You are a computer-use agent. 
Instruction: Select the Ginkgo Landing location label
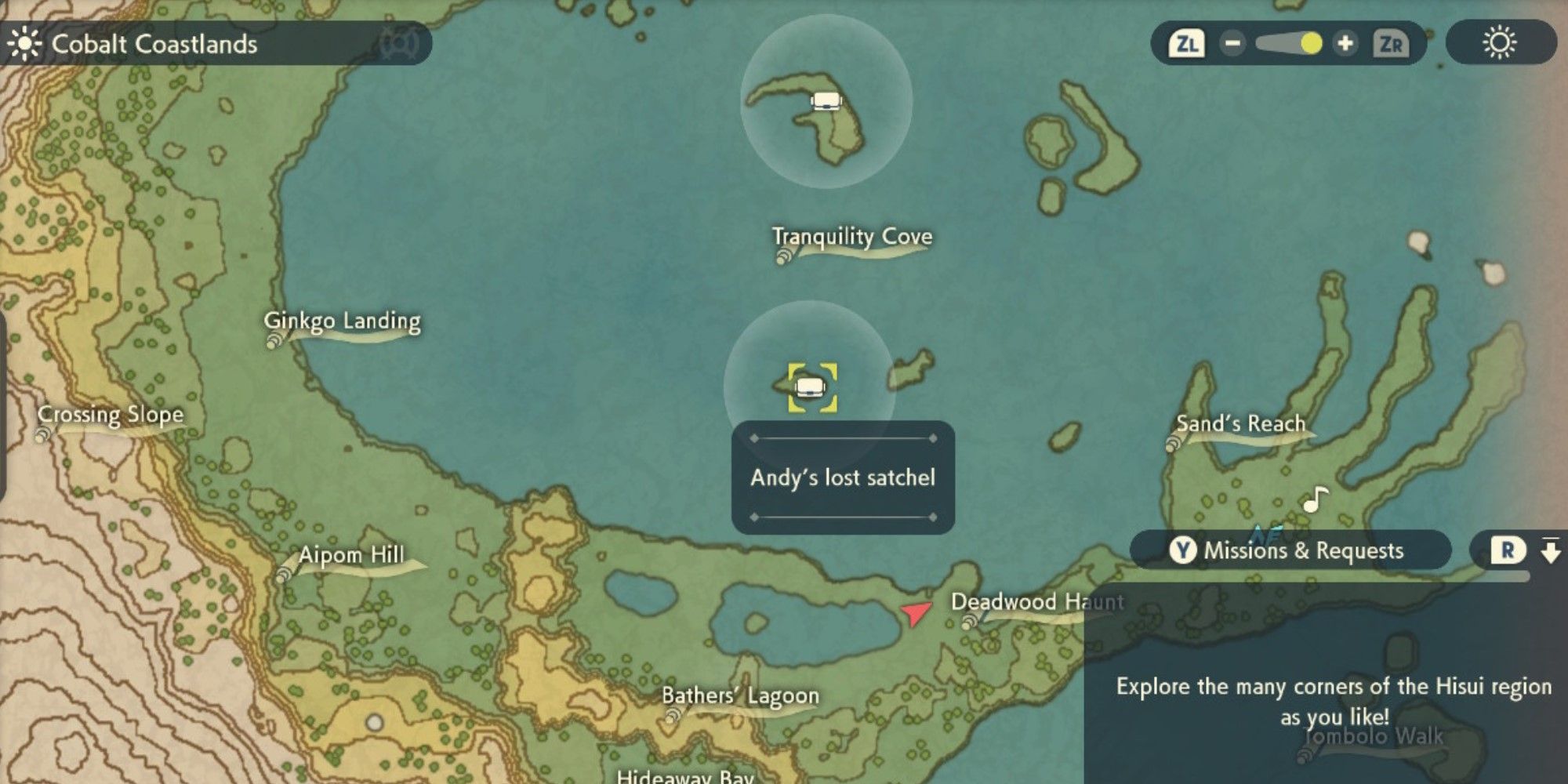pyautogui.click(x=342, y=321)
